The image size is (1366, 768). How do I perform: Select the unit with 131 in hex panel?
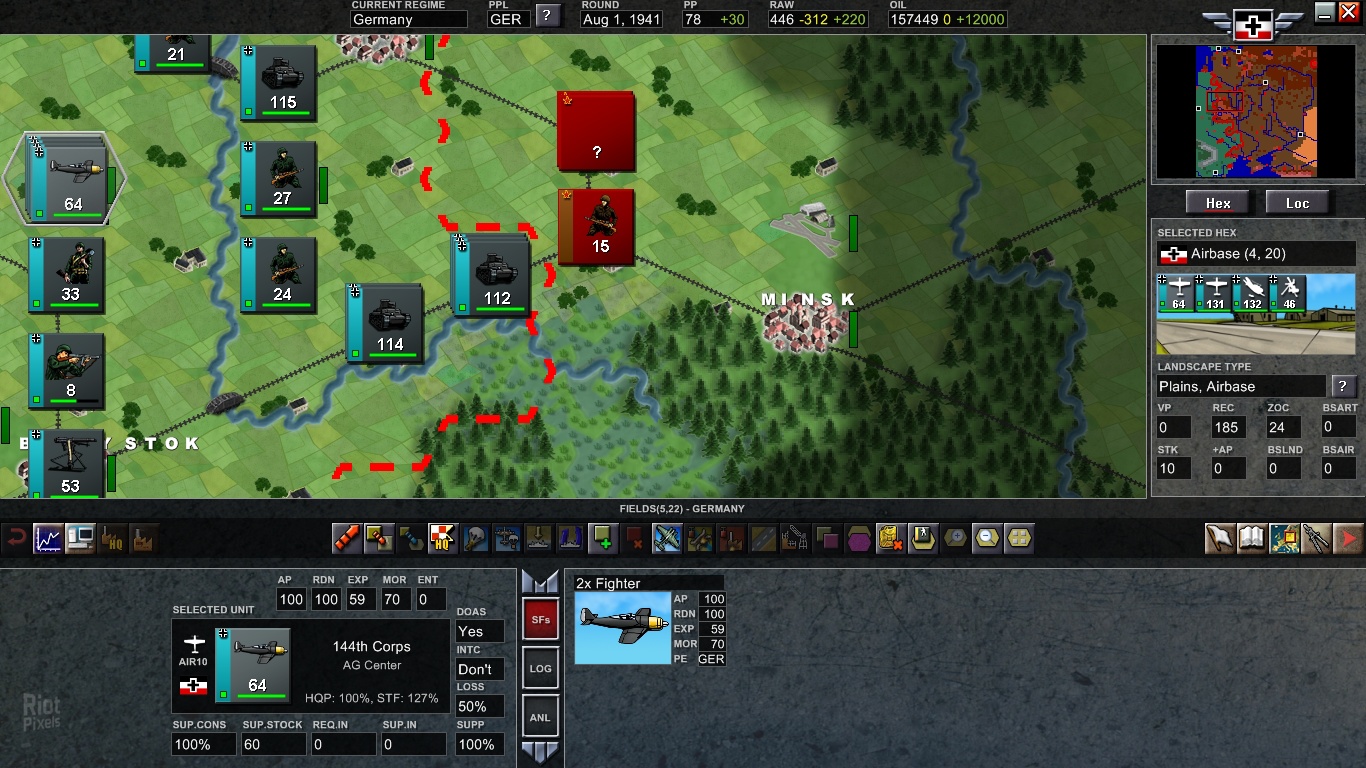tap(1215, 293)
